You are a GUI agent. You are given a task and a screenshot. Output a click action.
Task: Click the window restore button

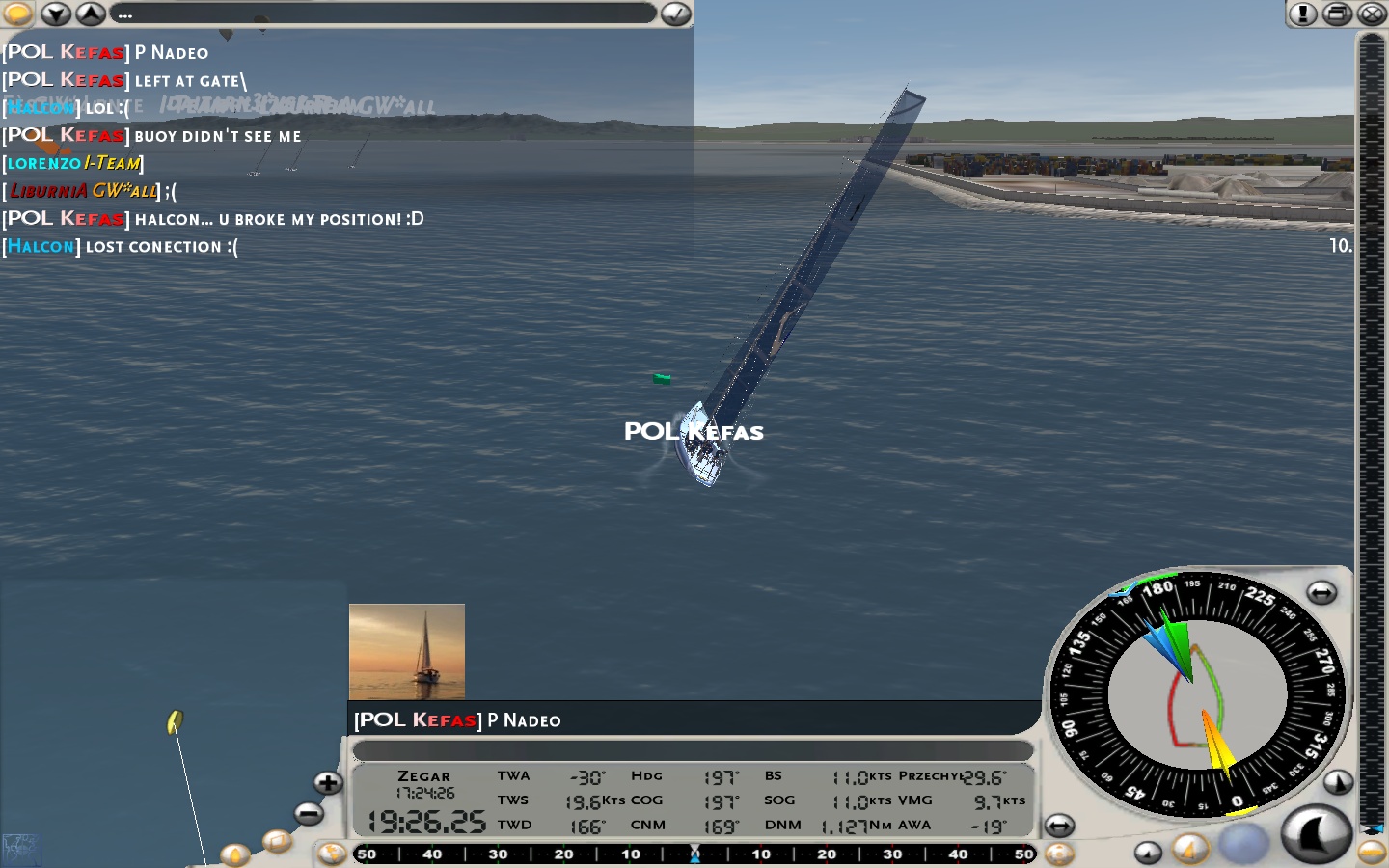click(x=1337, y=14)
